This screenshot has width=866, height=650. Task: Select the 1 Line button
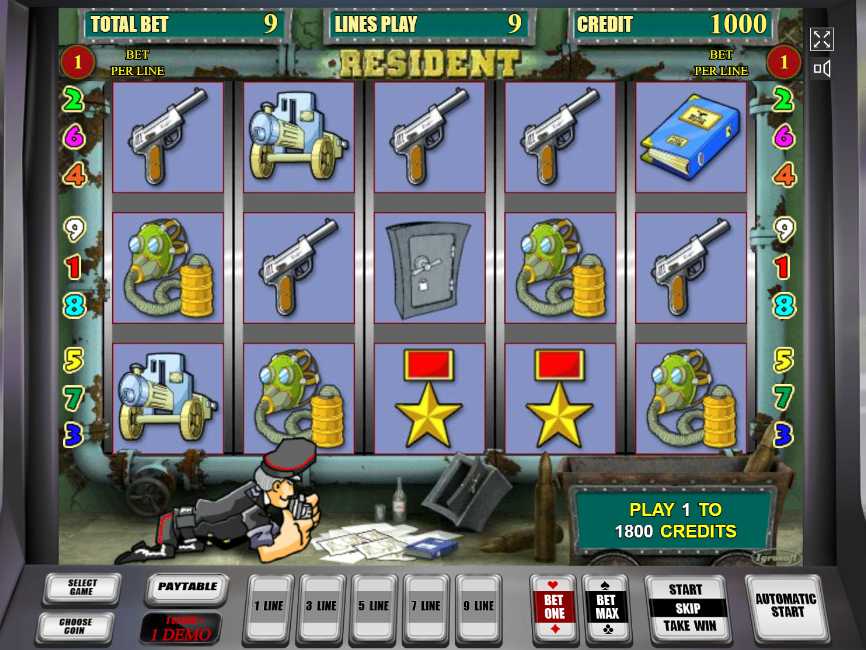pos(269,607)
